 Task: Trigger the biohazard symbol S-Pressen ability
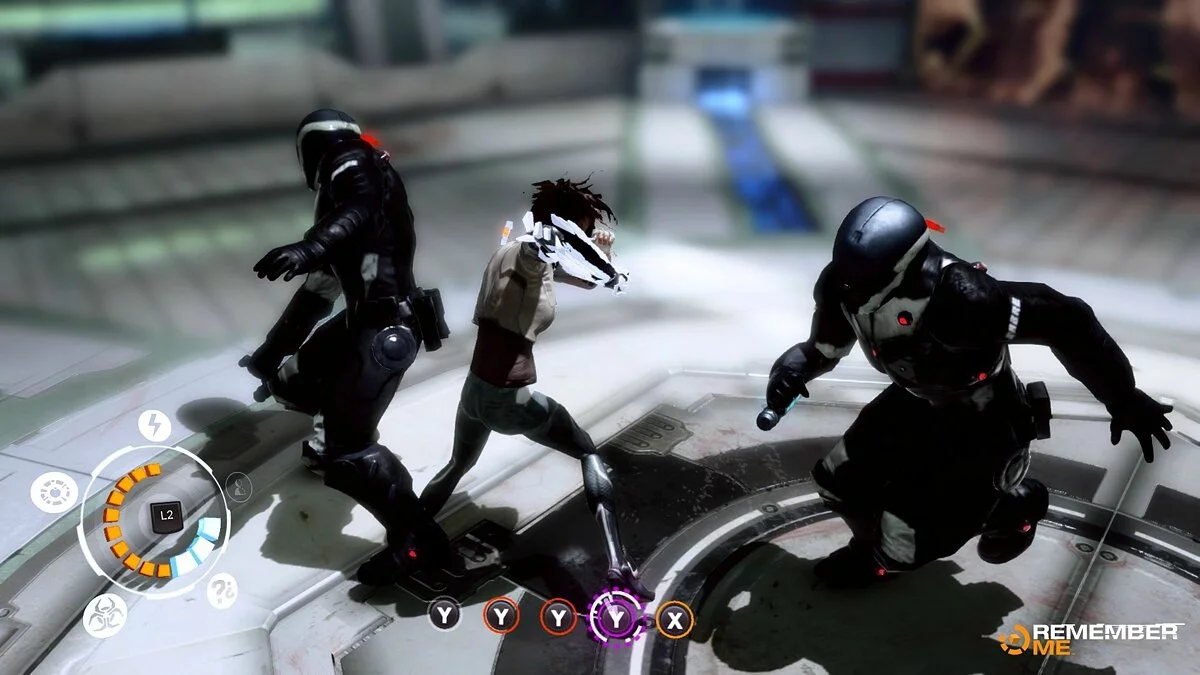(105, 615)
